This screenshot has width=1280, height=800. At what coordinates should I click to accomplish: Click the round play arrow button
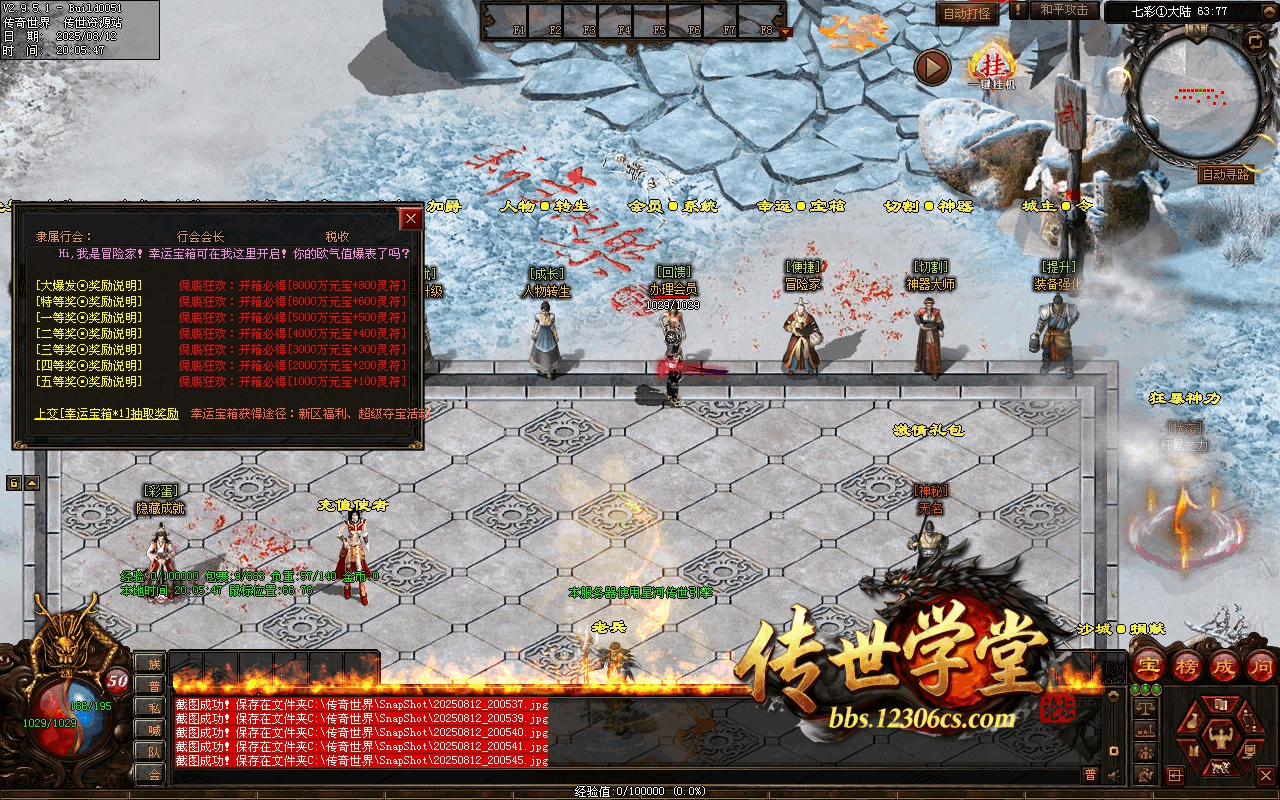tap(932, 68)
